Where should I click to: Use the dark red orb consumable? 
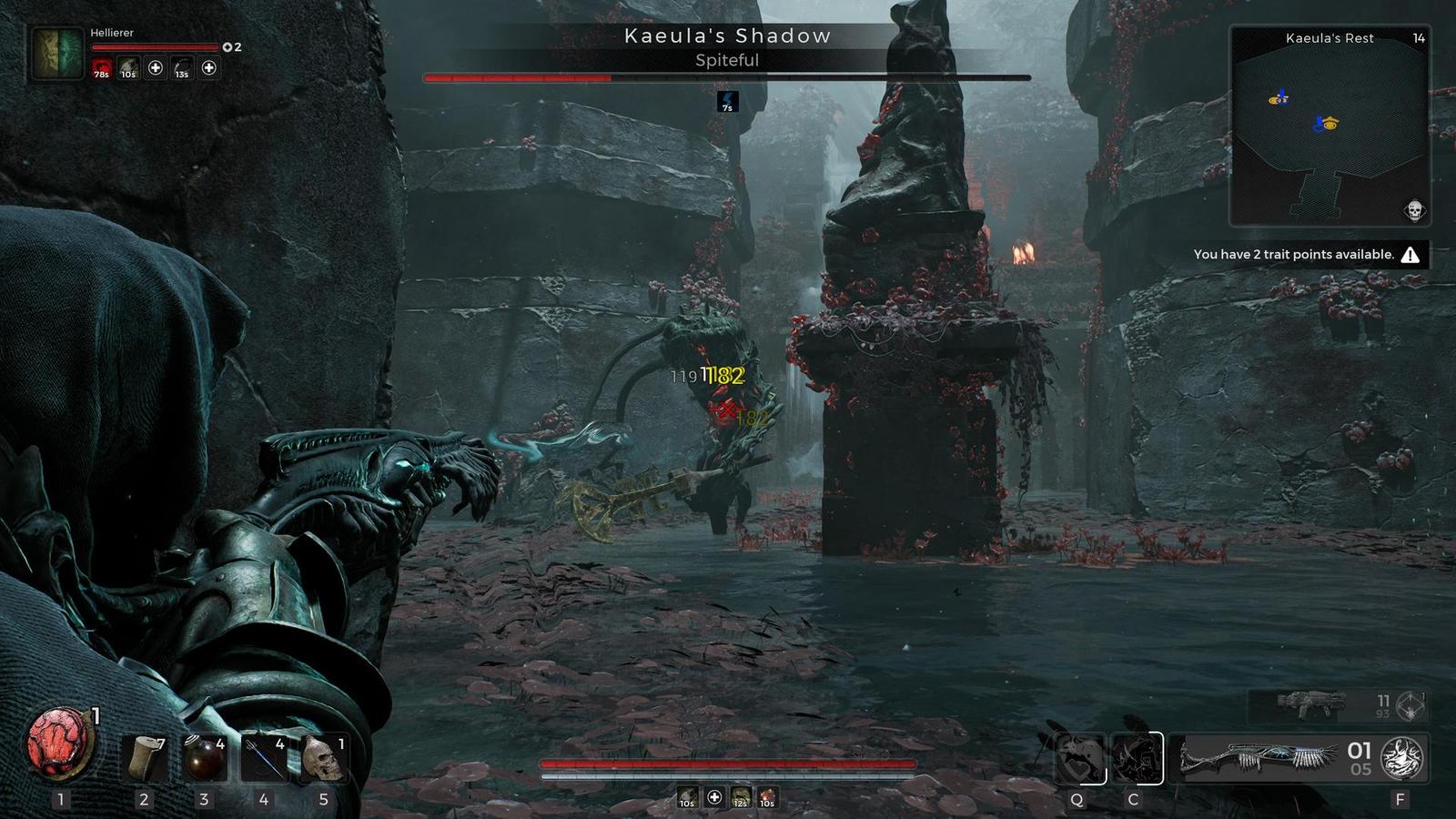tap(205, 757)
